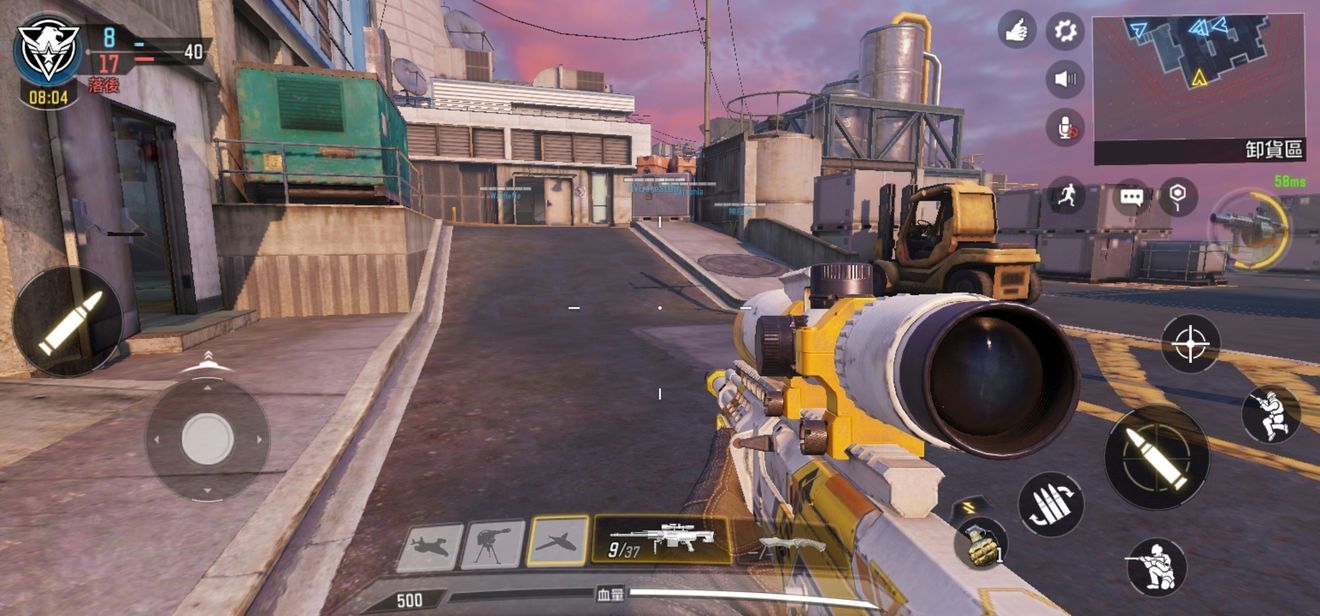Tap the thumbs-up like icon
The width and height of the screenshot is (1320, 616).
1017,30
